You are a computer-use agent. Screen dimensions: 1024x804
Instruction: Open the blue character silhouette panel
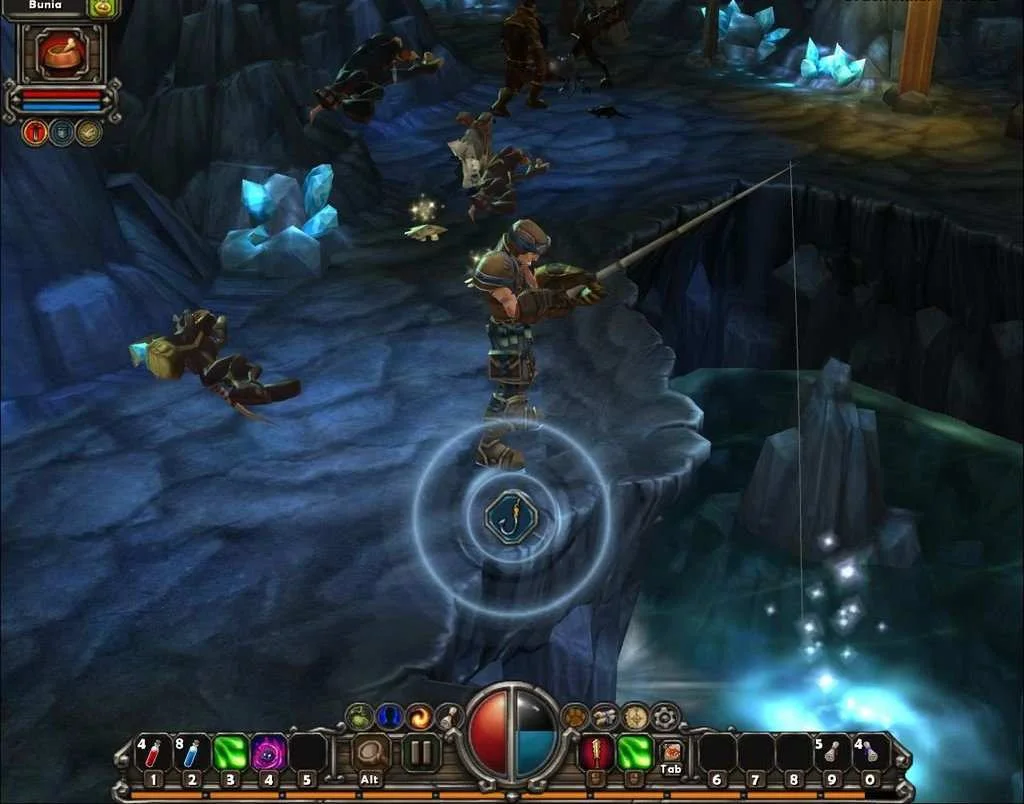(389, 716)
